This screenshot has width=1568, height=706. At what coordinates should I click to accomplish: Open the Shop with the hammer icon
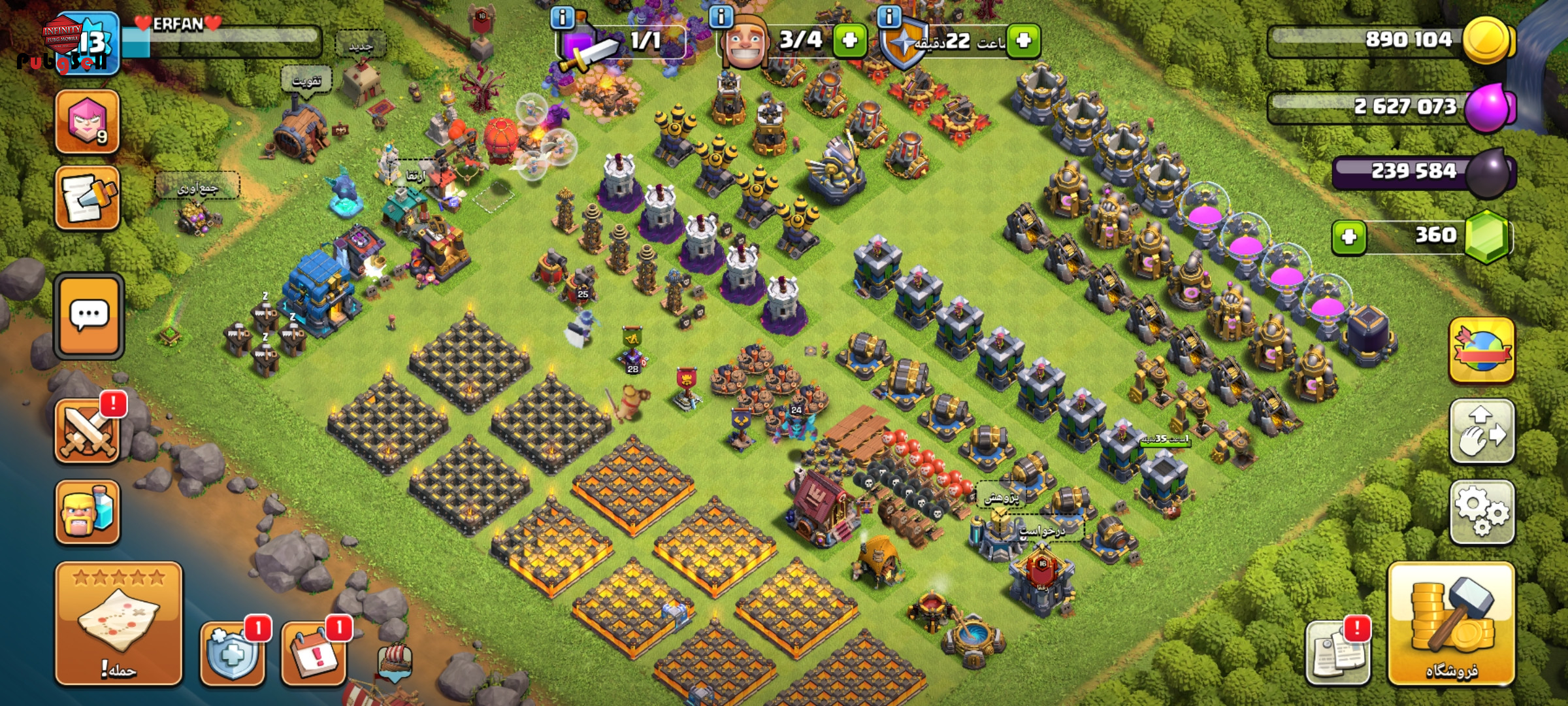[1450, 623]
